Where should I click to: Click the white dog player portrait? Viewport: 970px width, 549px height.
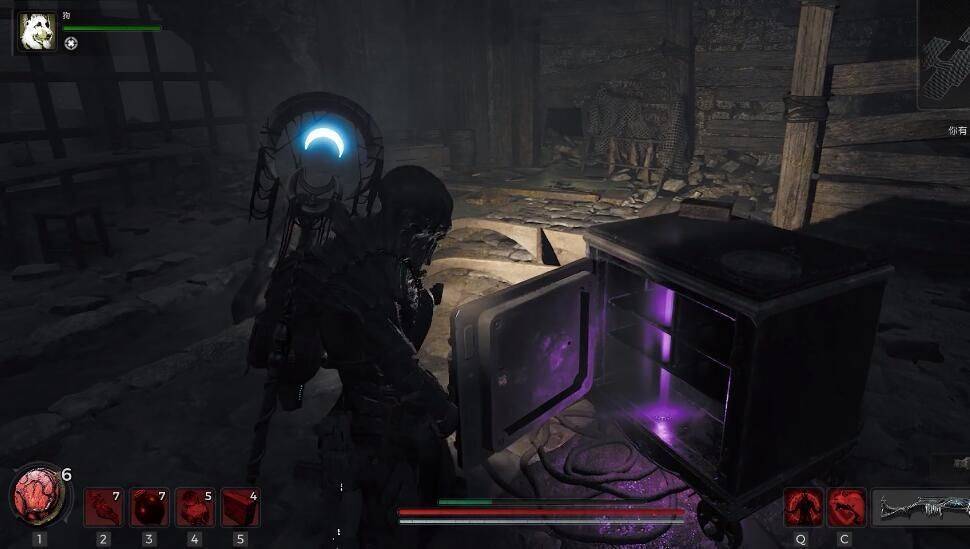click(37, 31)
